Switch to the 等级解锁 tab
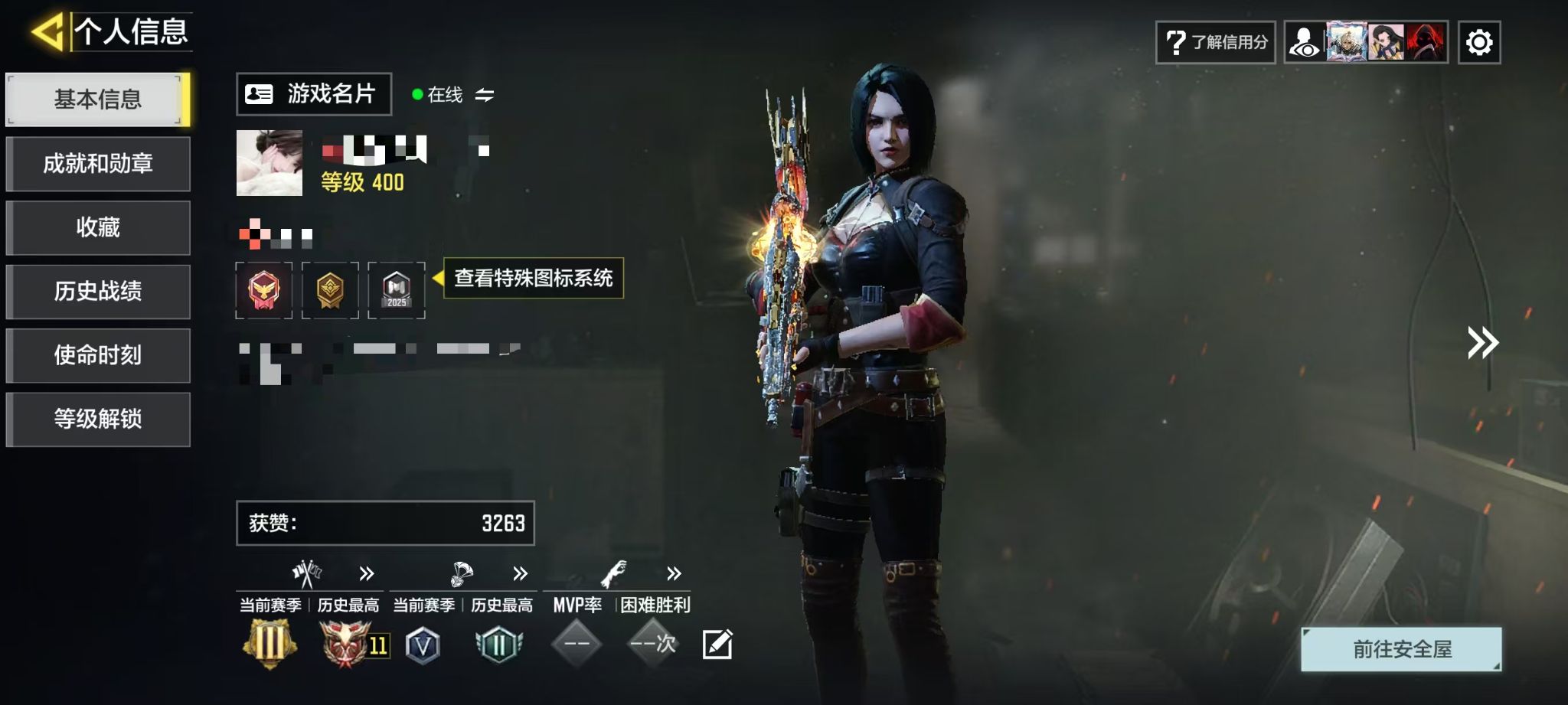This screenshot has height=705, width=1568. click(97, 419)
